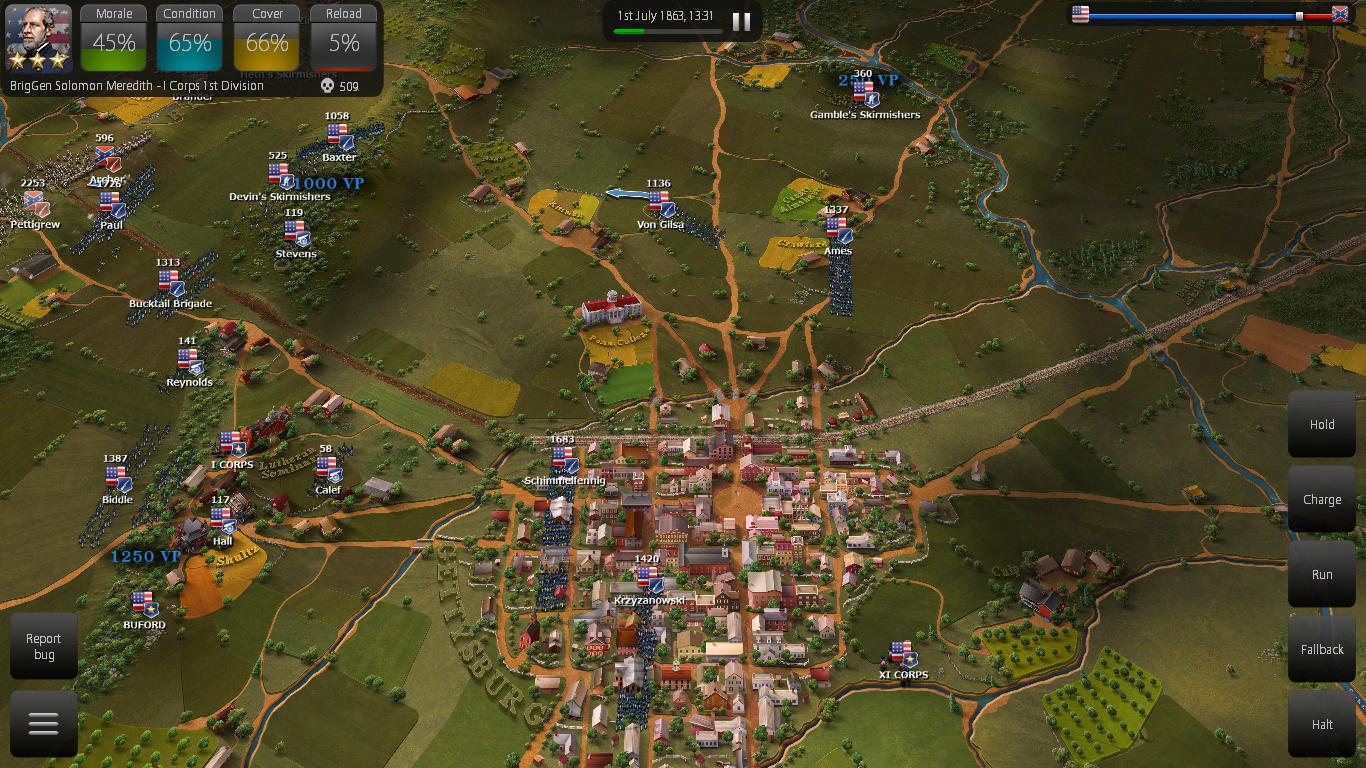Image resolution: width=1366 pixels, height=768 pixels.
Task: Issue the Fallback order
Action: (1321, 649)
